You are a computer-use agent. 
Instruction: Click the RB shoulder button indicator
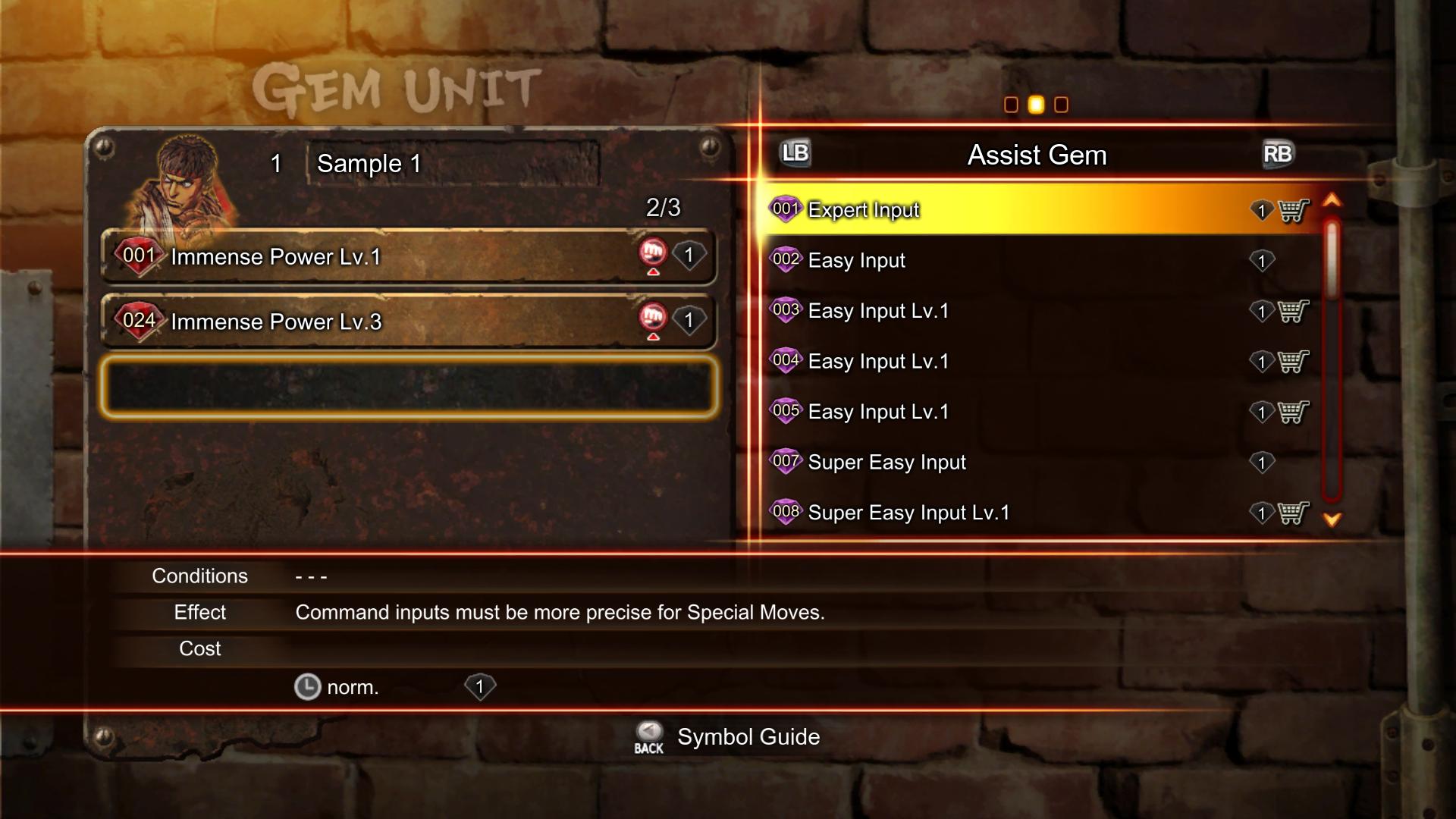[1277, 153]
